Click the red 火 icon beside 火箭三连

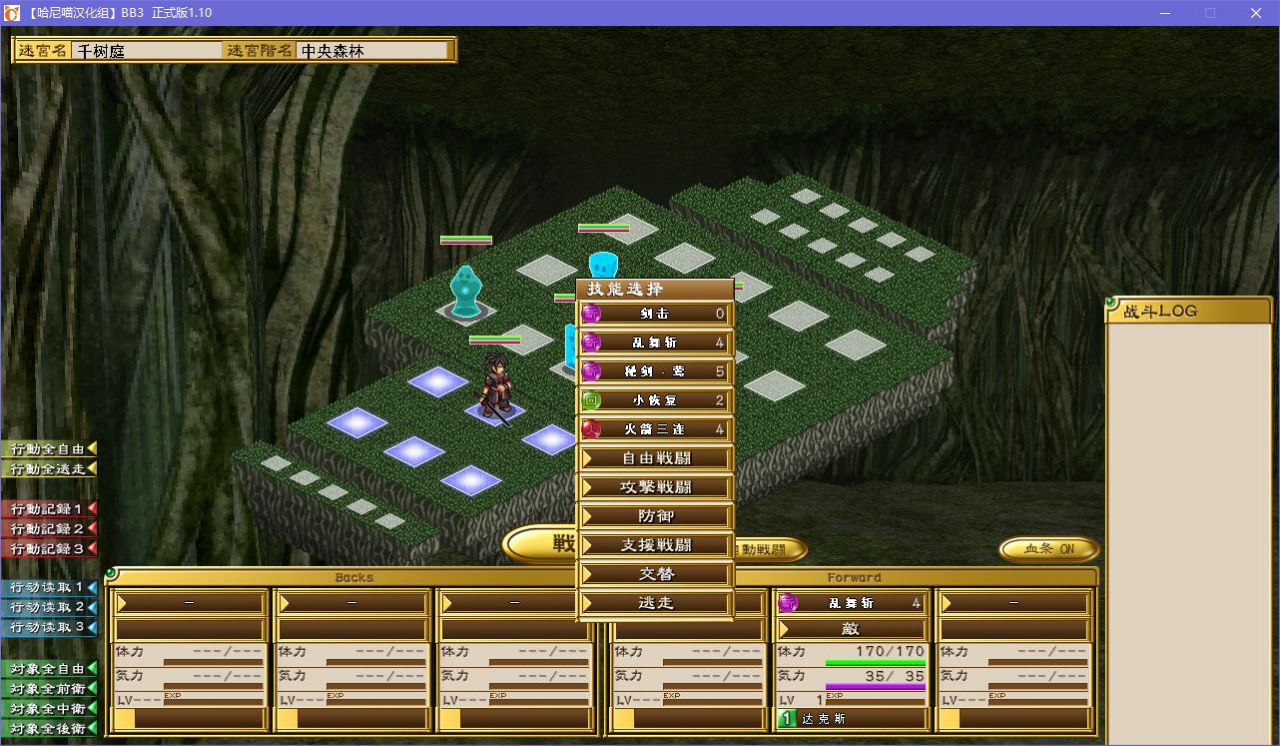[590, 429]
